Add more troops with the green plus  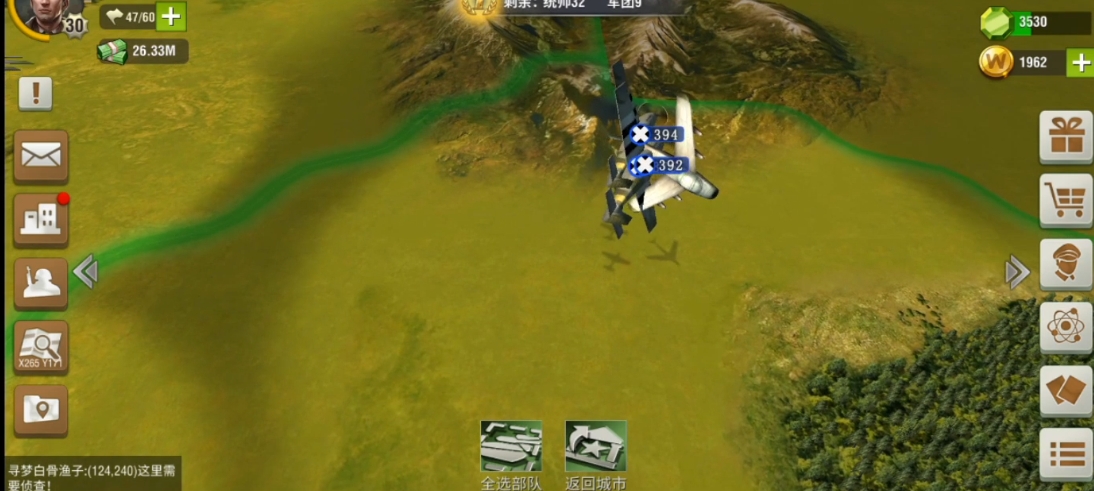click(171, 16)
